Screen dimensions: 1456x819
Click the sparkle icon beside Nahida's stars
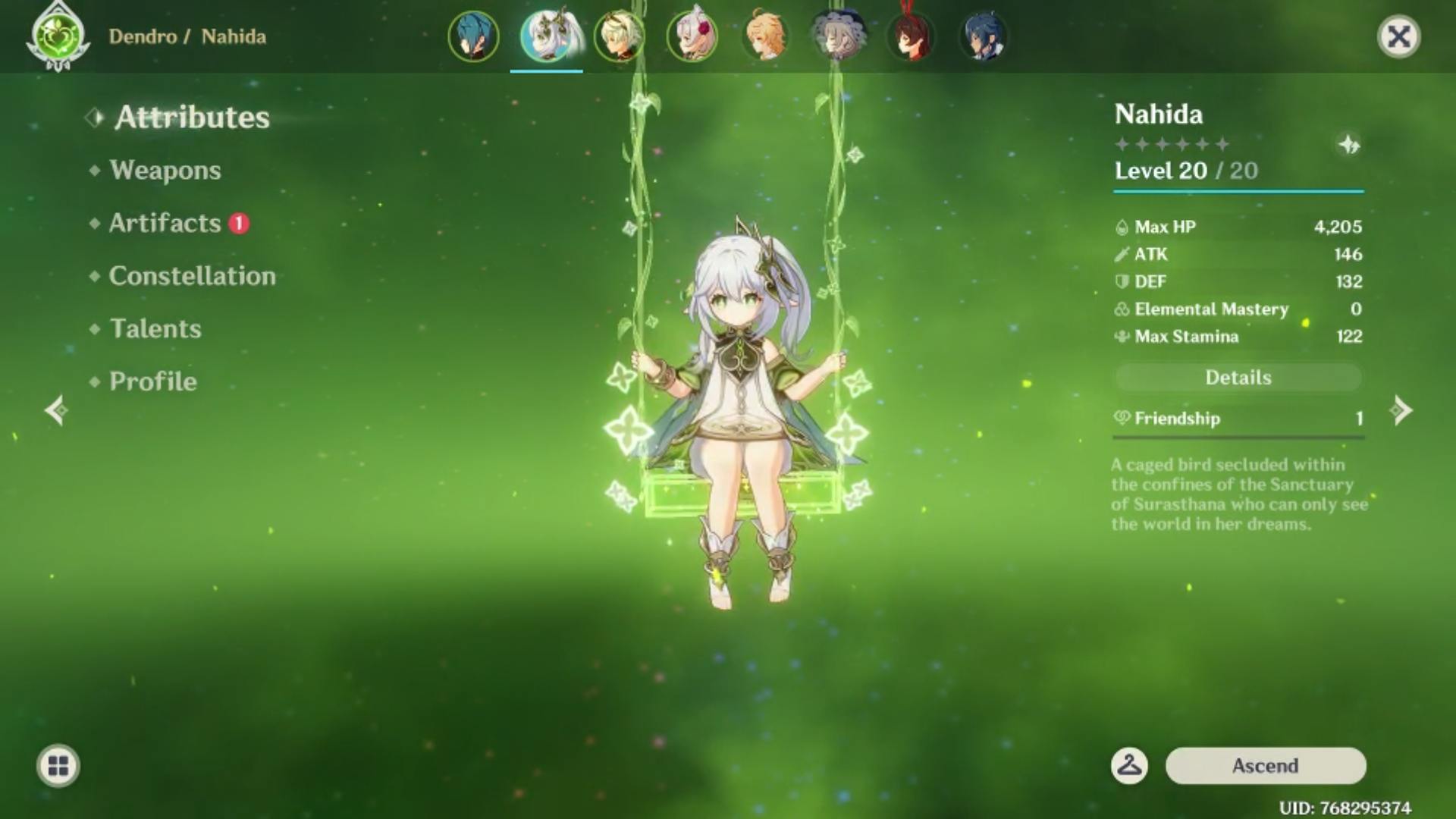[1348, 144]
